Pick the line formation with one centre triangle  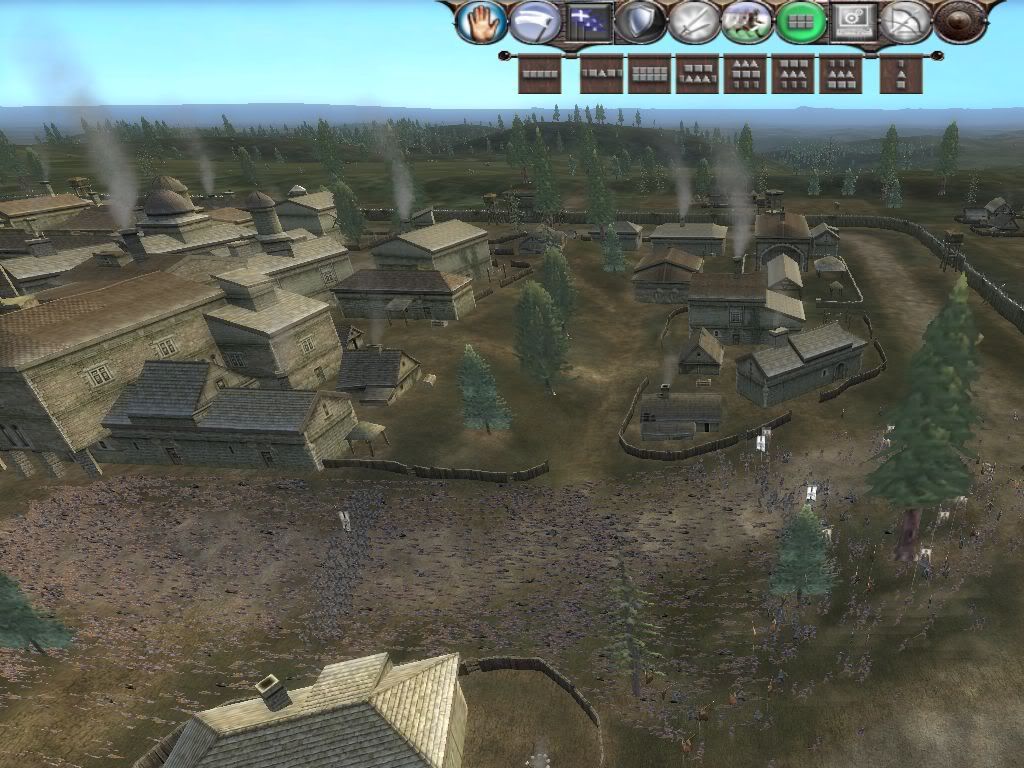tap(601, 74)
